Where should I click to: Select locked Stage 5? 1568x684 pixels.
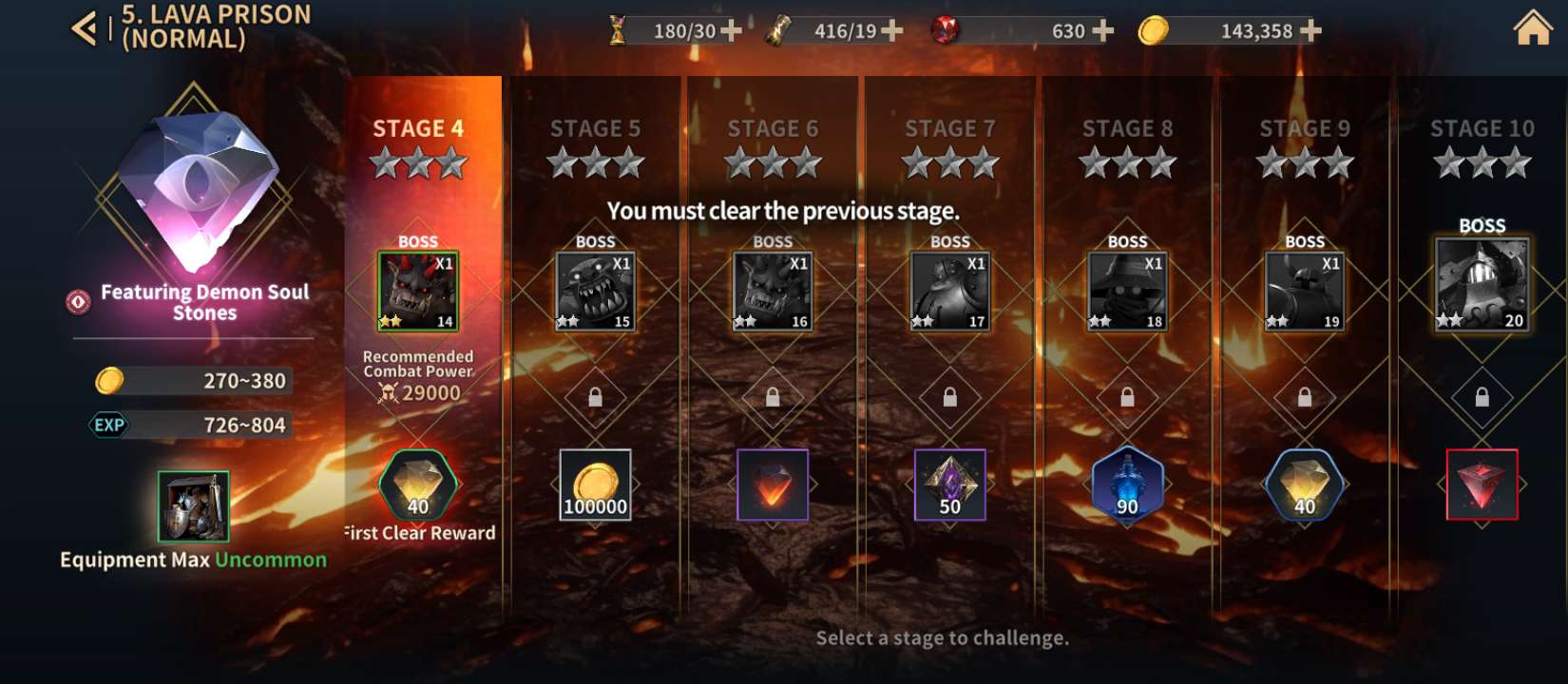[595, 129]
